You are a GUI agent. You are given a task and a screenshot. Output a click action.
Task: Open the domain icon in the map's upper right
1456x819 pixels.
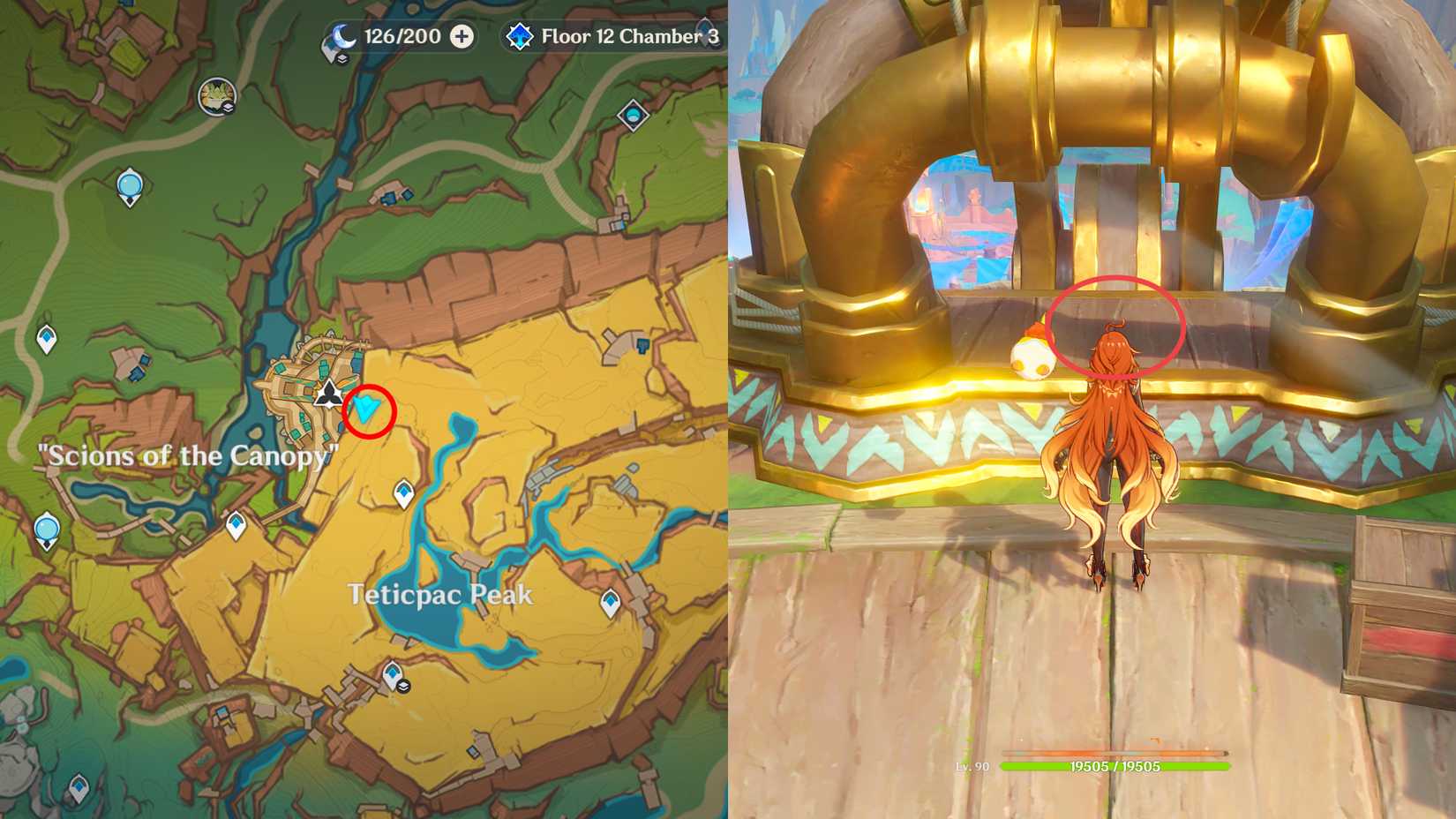[633, 115]
